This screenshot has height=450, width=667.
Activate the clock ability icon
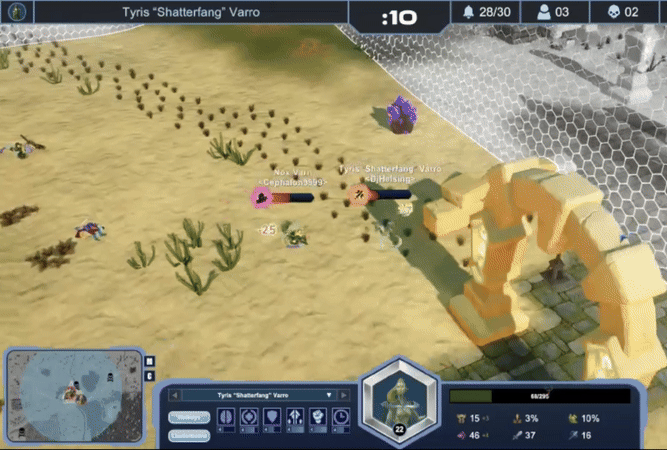point(341,416)
